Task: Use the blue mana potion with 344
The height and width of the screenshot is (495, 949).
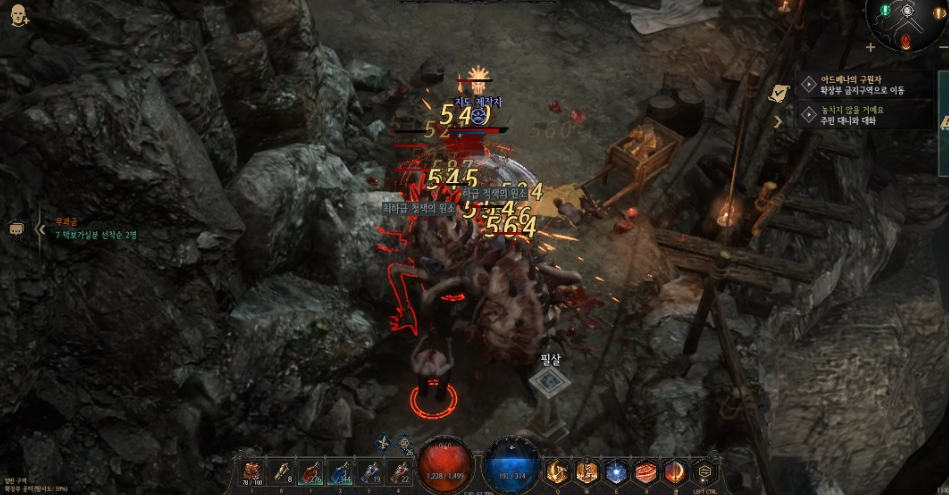Action: coord(341,471)
